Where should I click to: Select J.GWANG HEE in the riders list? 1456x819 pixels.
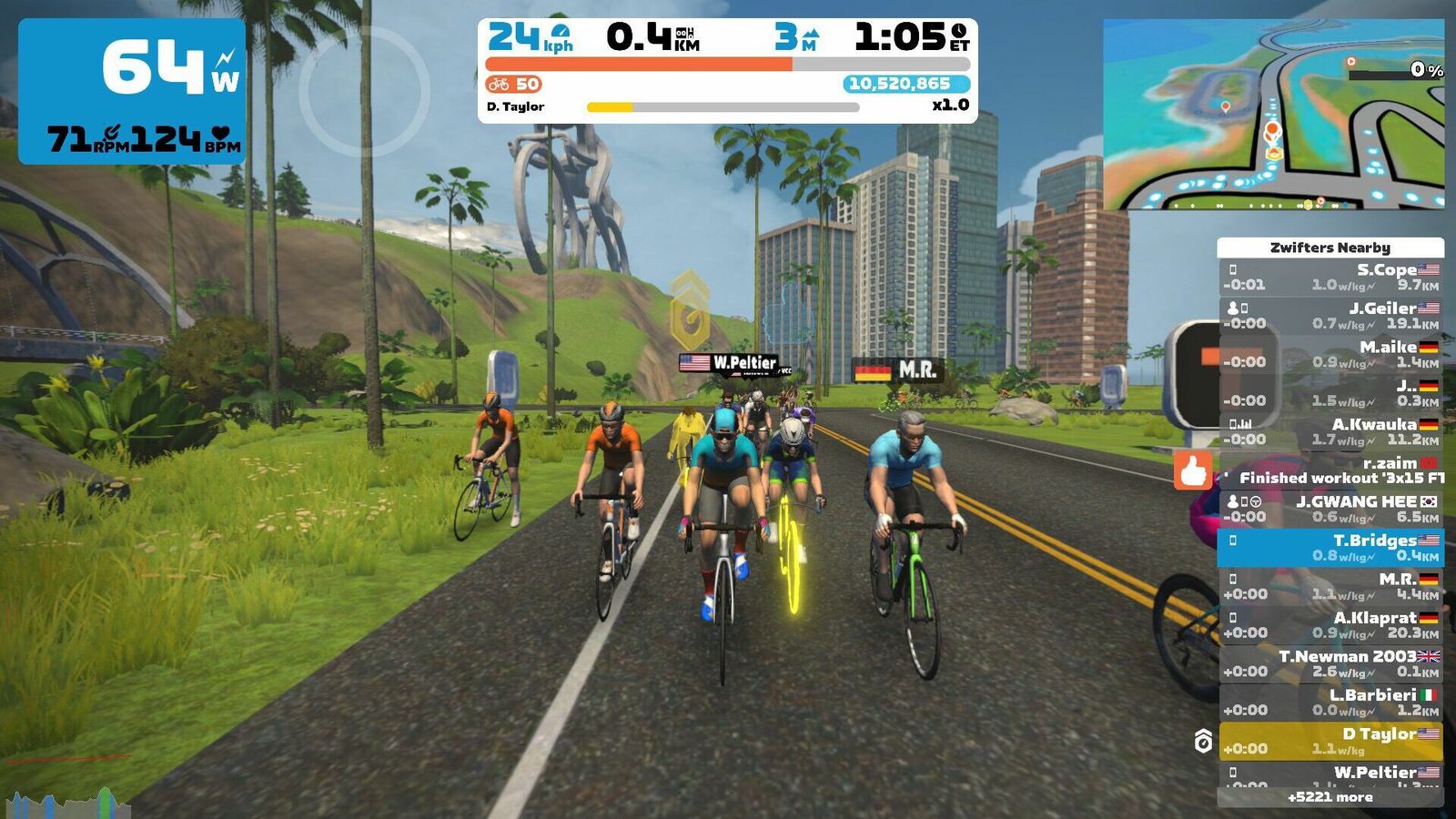click(1330, 509)
